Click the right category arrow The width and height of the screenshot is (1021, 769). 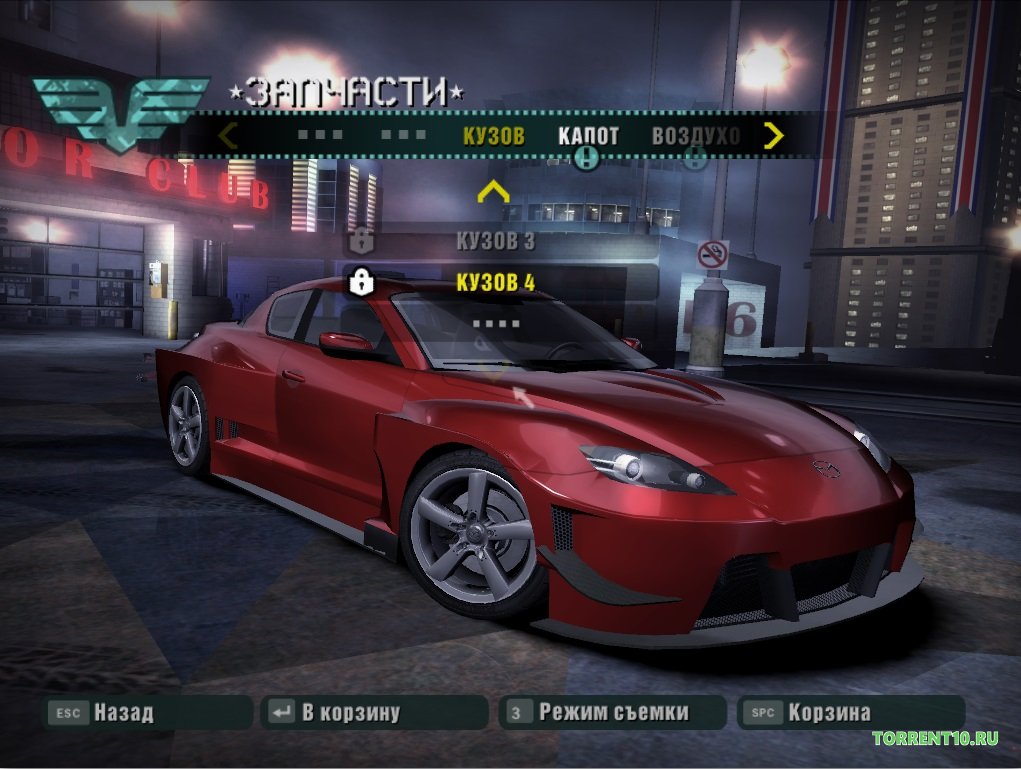(773, 135)
